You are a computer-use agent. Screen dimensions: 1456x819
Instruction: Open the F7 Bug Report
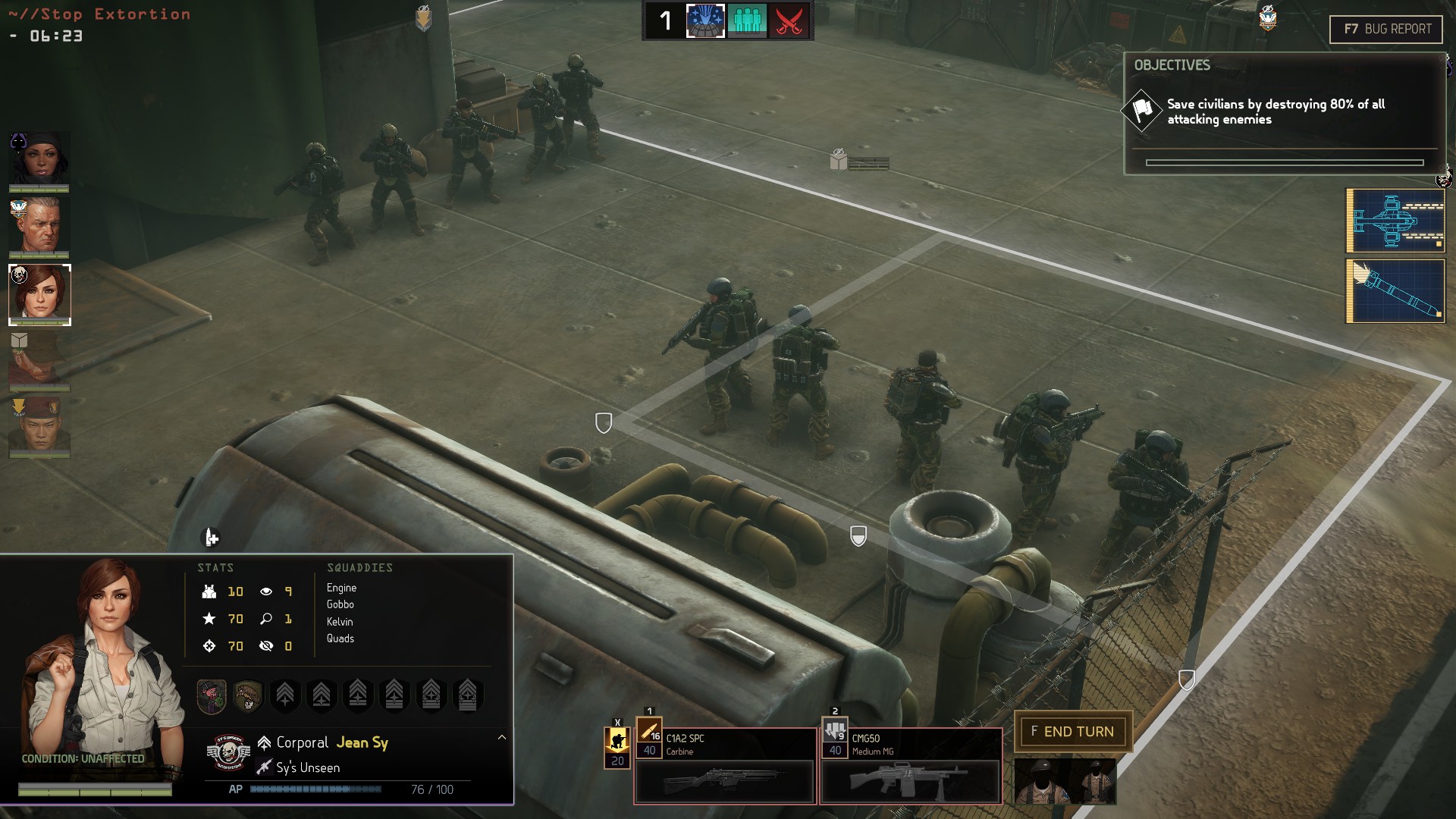(1386, 30)
